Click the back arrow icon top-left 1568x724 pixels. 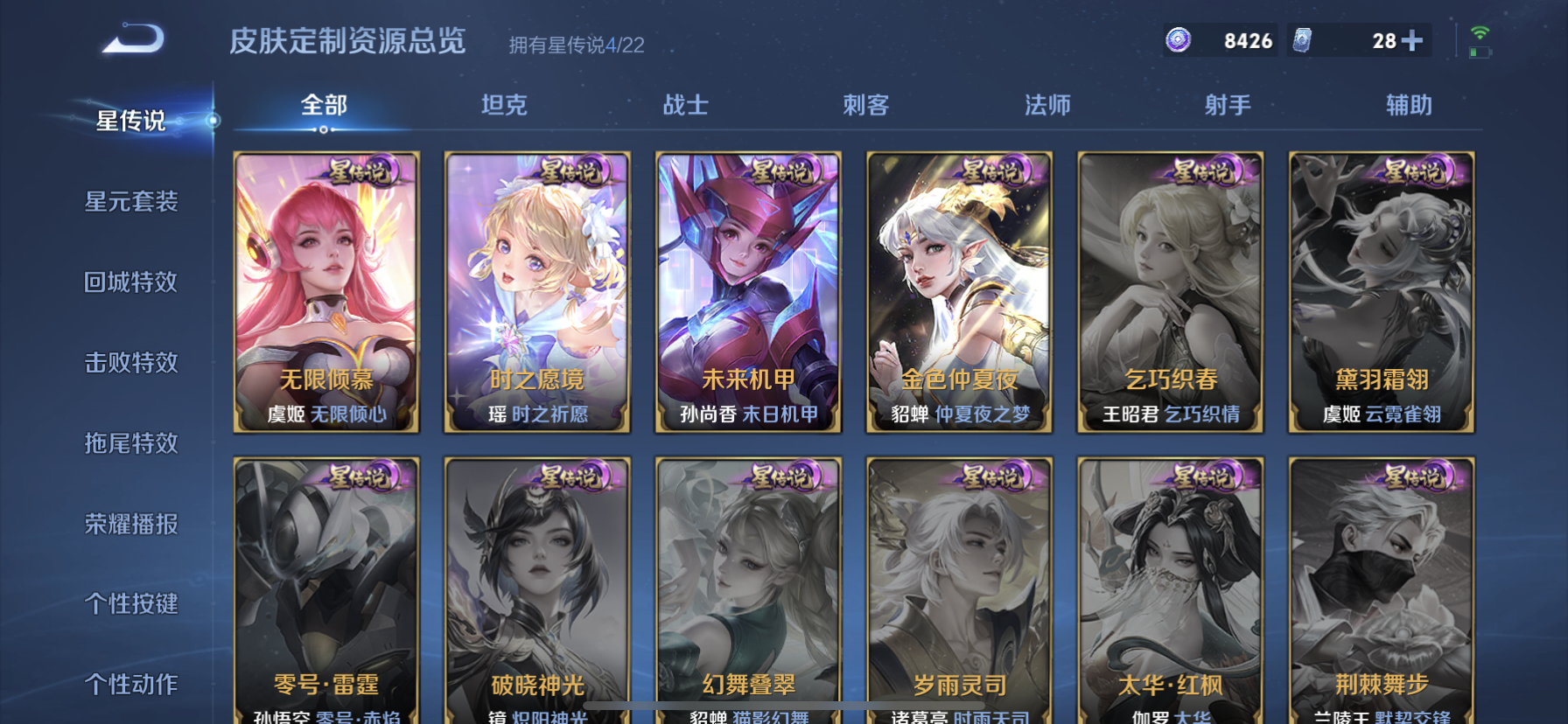click(x=133, y=38)
